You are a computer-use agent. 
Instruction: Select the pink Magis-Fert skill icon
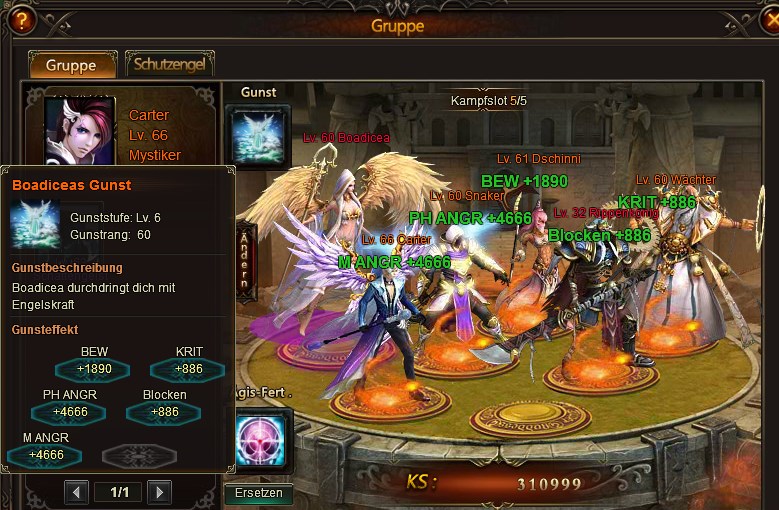tap(260, 440)
